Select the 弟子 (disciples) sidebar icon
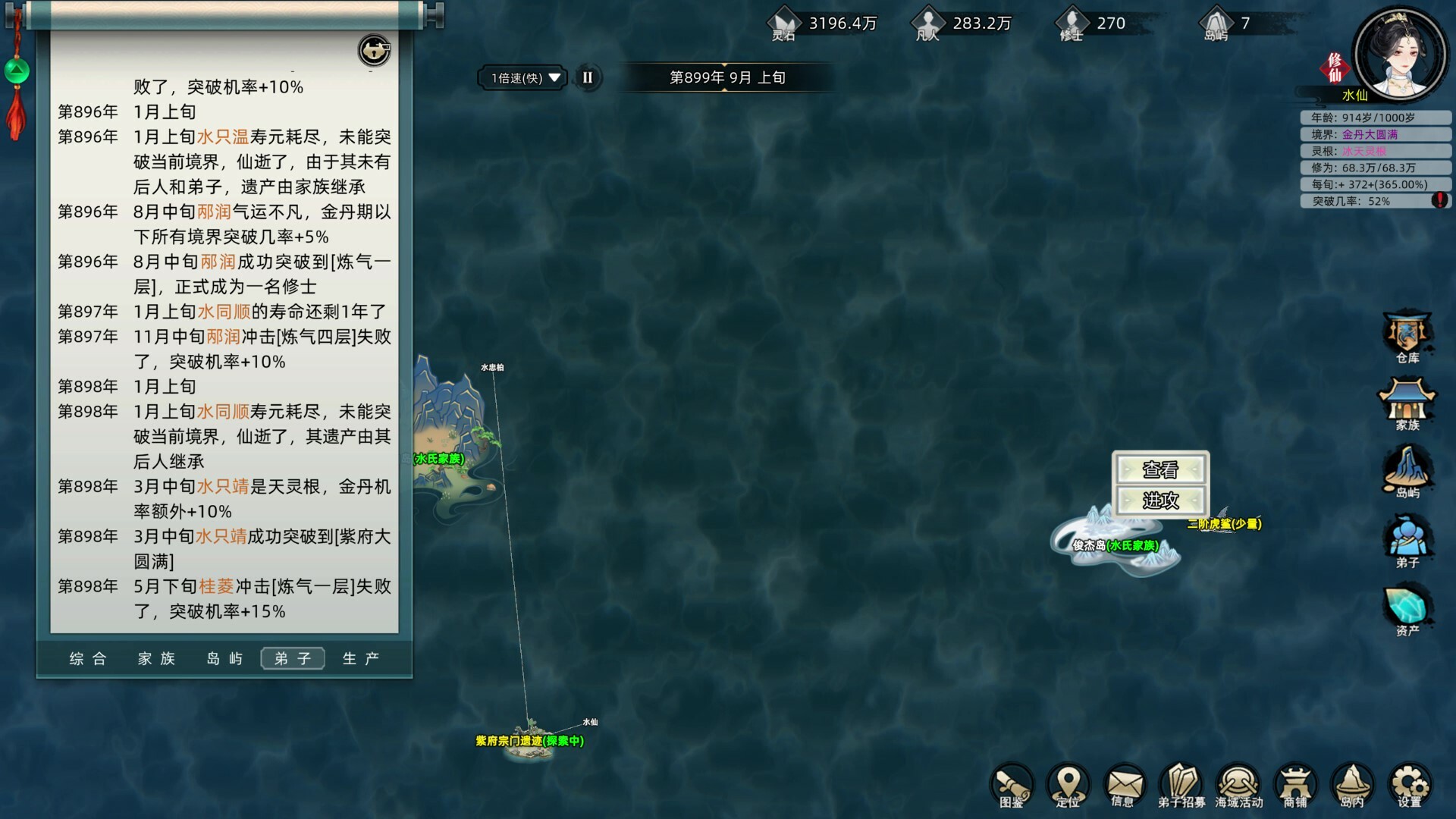The image size is (1456, 819). (1407, 538)
